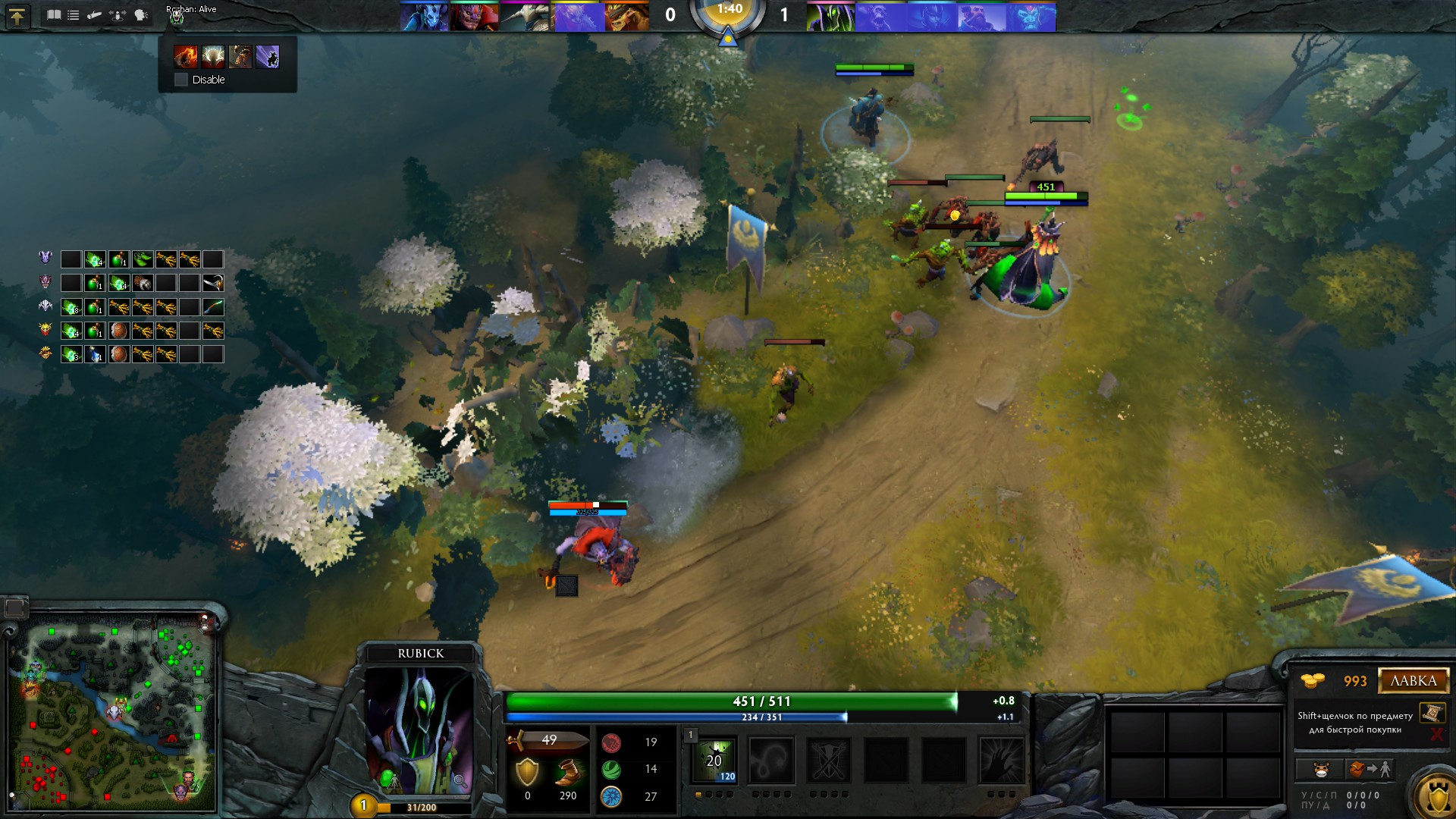This screenshot has height=819, width=1456.
Task: Click the Town Portal Scroll quick-buy icon
Action: pos(1432,712)
